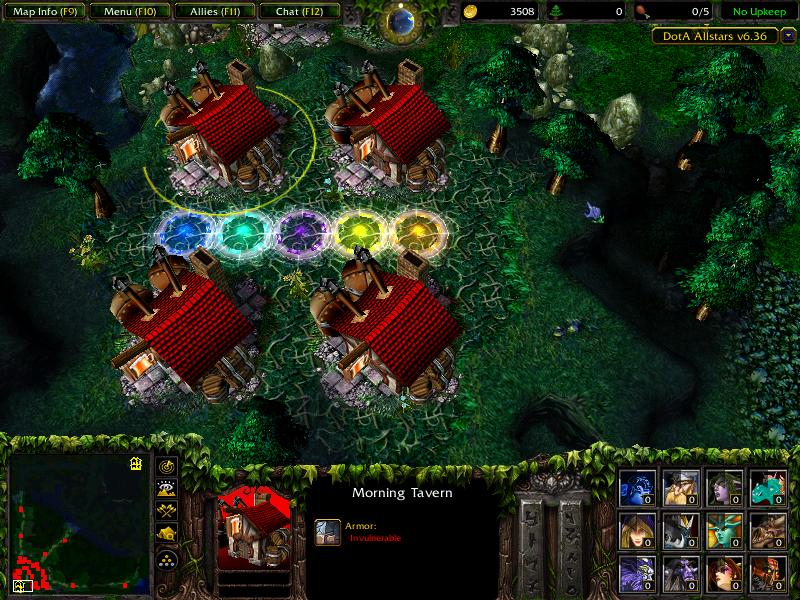
Task: Pick the bearded dwarf with goggles hero
Action: pyautogui.click(x=680, y=488)
